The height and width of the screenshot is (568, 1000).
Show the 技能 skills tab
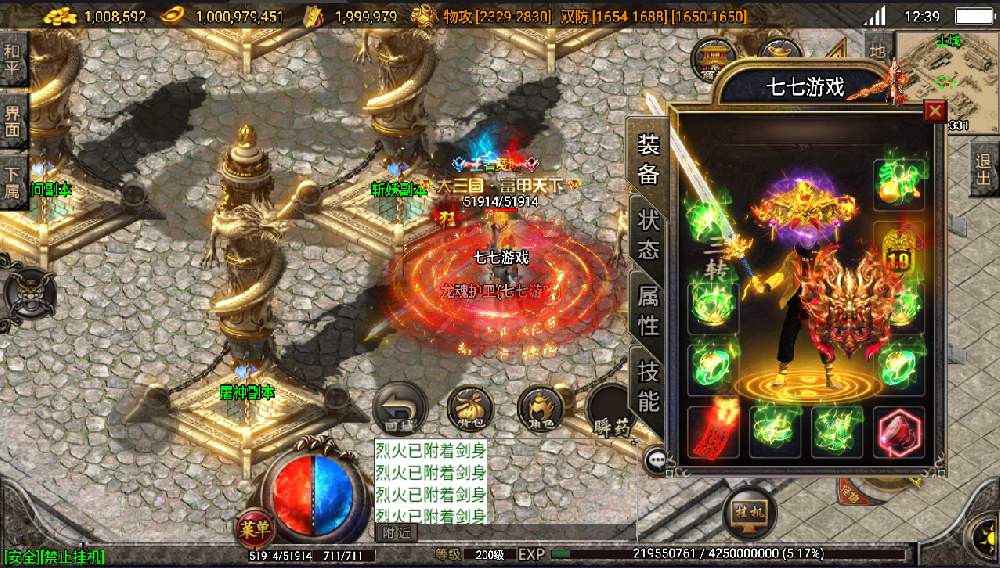[x=648, y=386]
